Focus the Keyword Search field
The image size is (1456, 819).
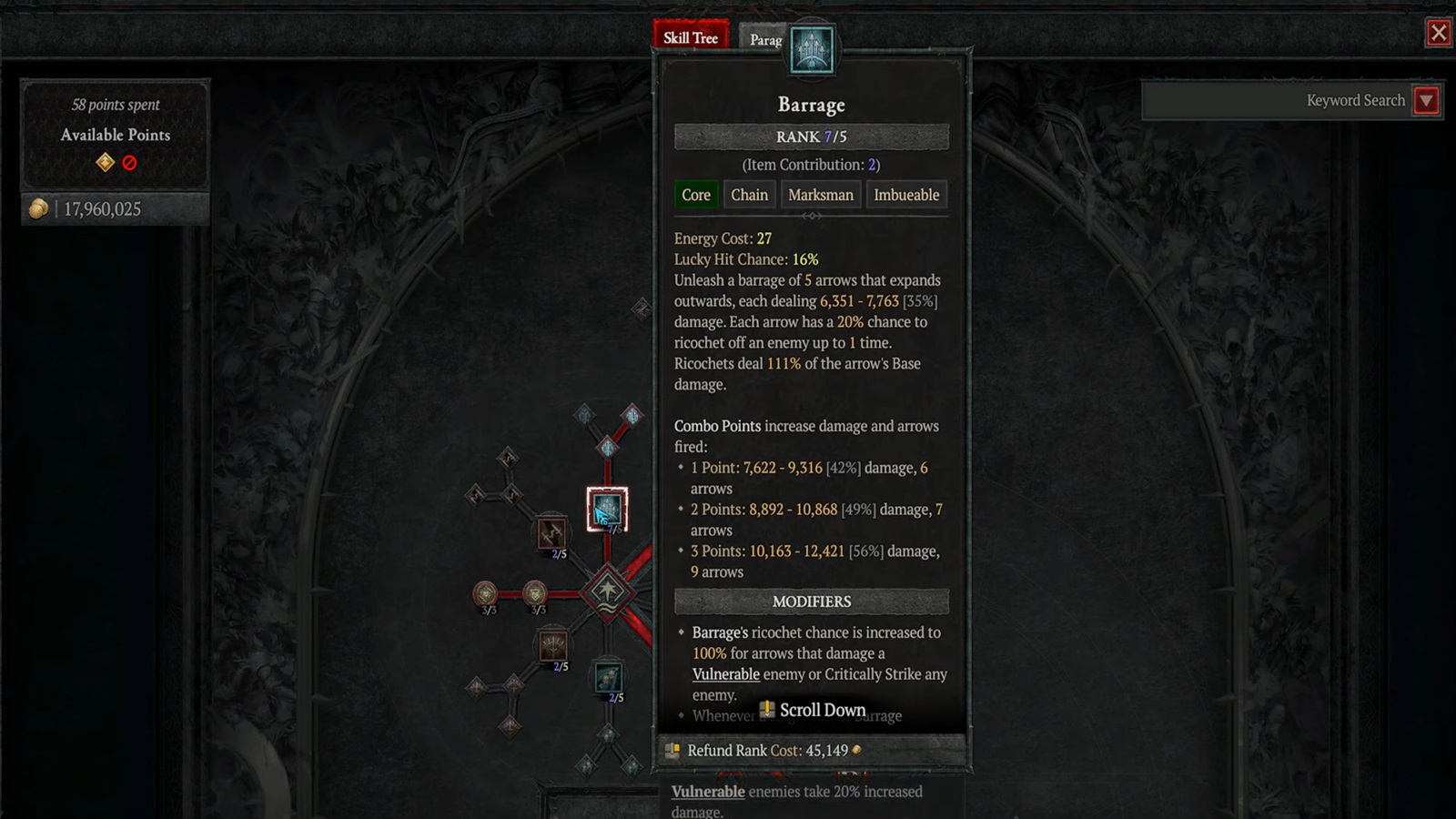point(1274,100)
